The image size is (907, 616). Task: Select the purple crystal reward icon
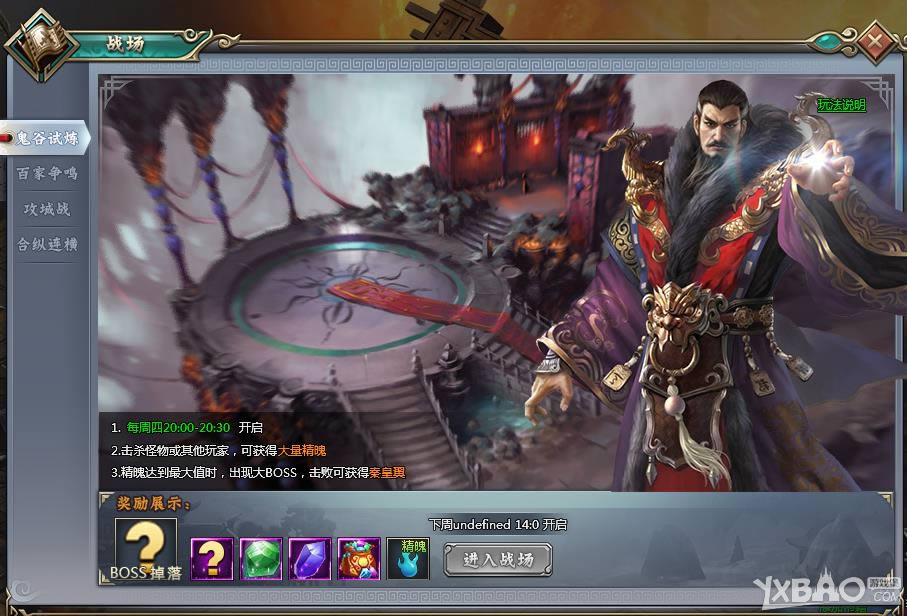point(310,559)
